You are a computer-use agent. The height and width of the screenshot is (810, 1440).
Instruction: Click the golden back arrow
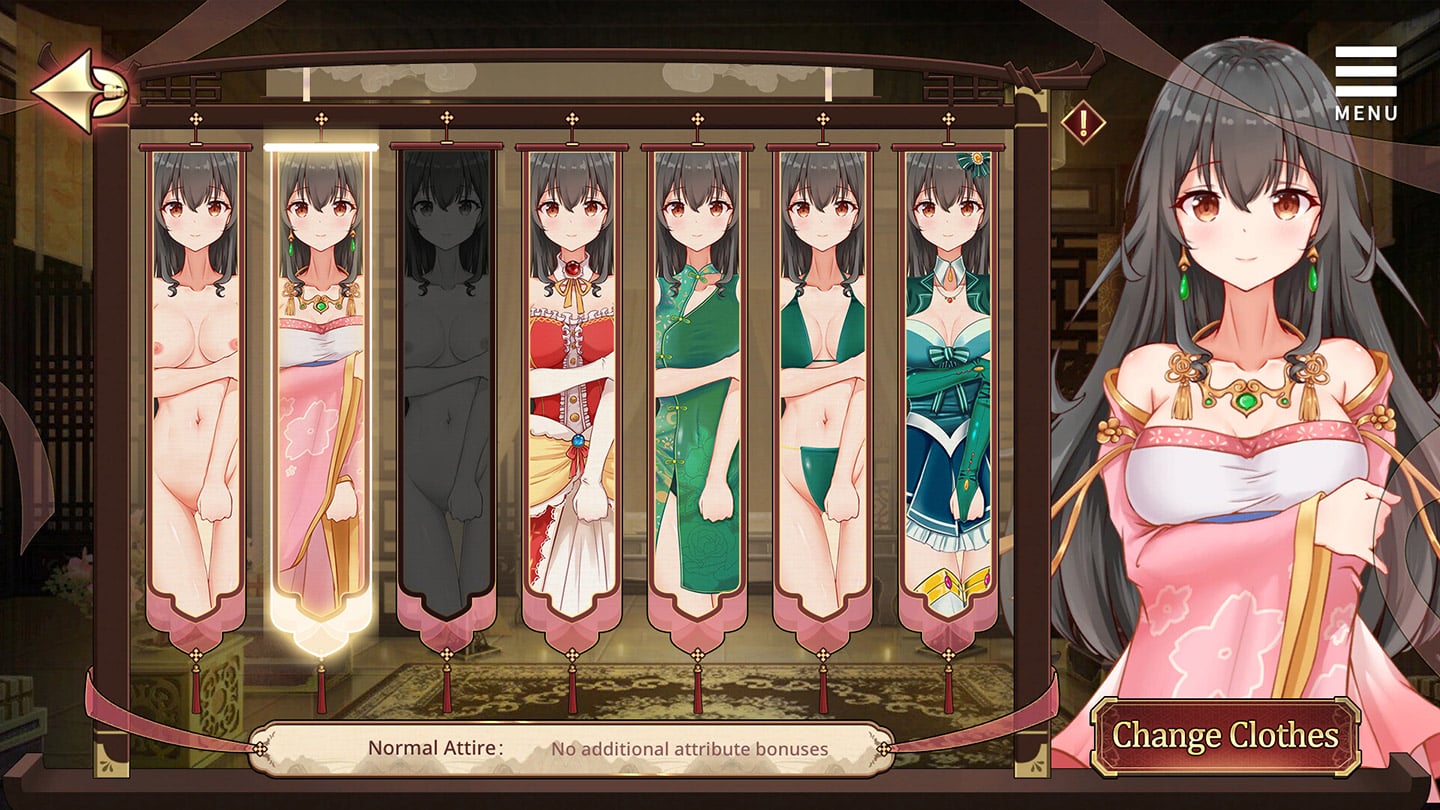click(76, 90)
